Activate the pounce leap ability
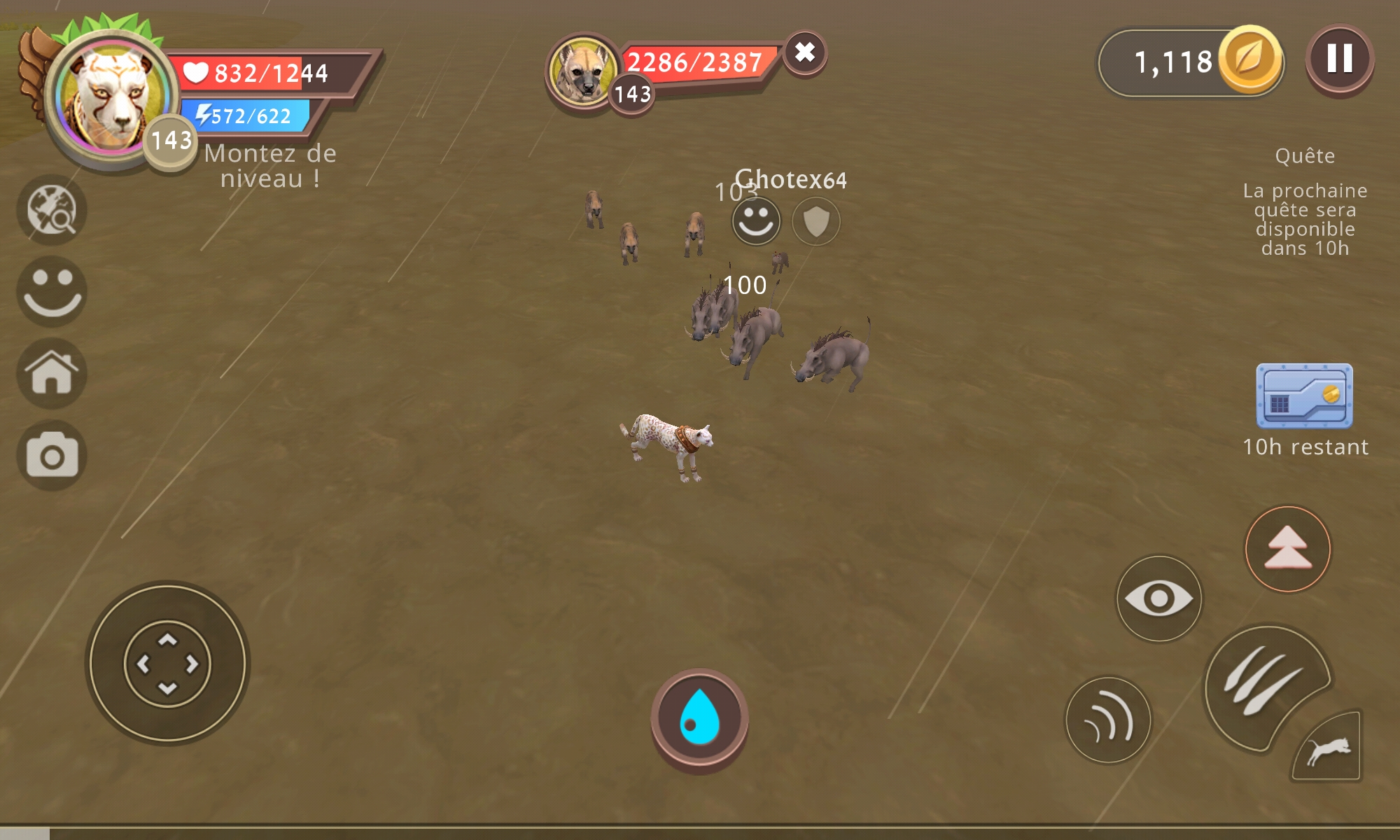Viewport: 1400px width, 840px height. [1328, 749]
